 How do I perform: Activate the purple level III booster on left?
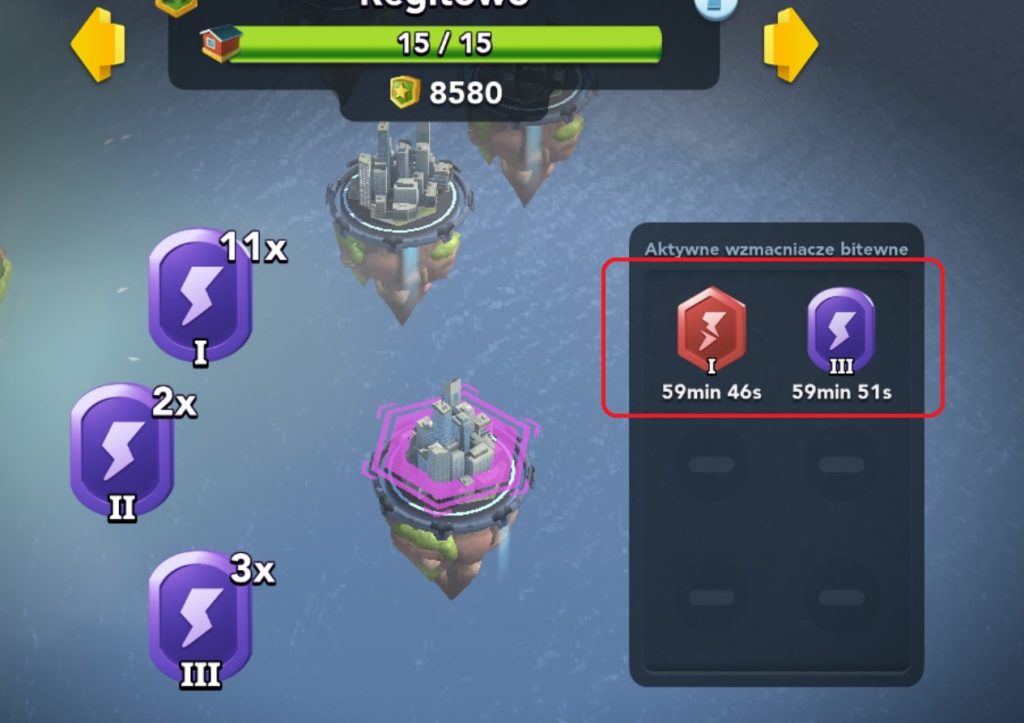(200, 618)
